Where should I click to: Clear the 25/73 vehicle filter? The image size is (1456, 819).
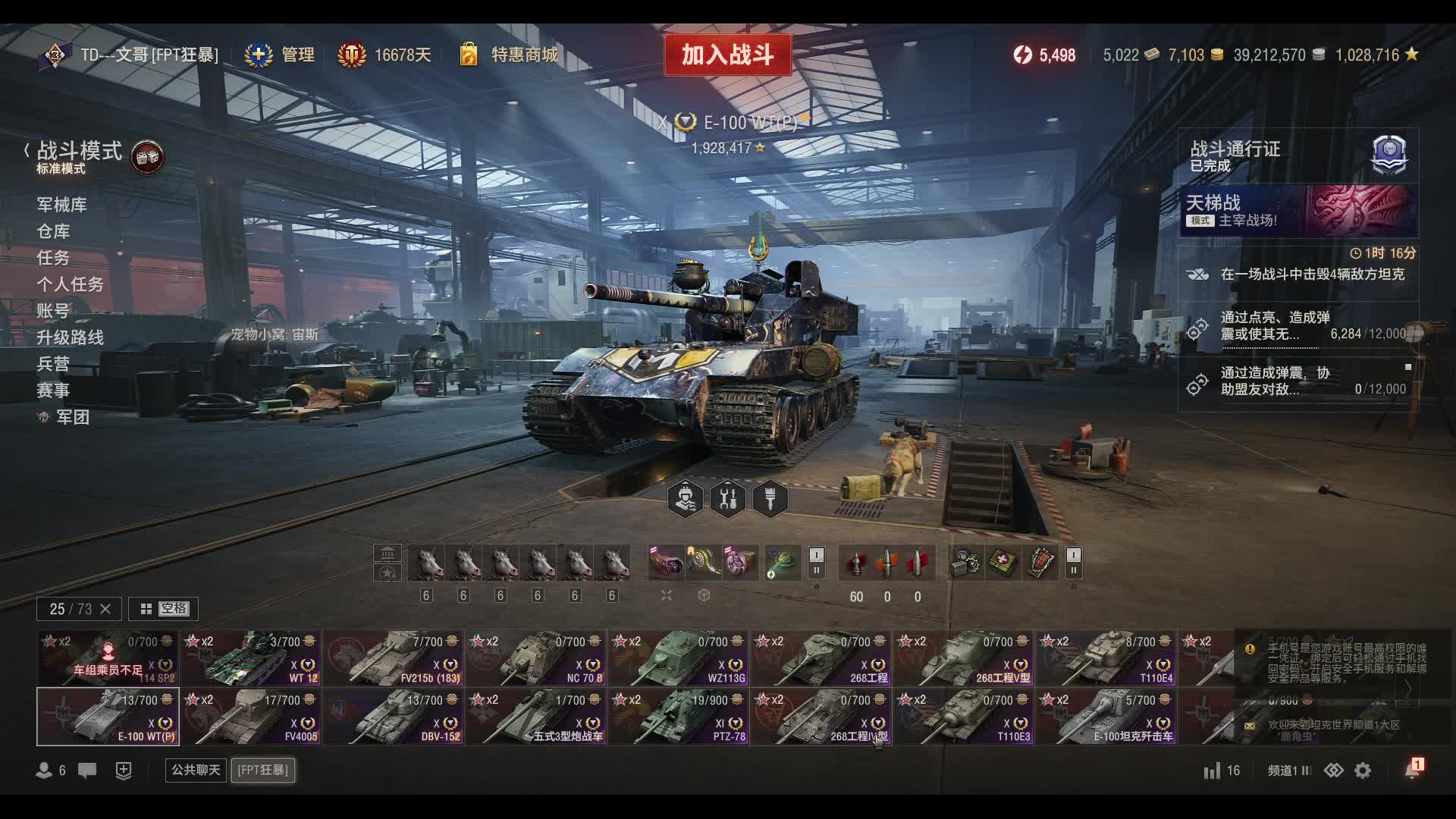click(105, 609)
